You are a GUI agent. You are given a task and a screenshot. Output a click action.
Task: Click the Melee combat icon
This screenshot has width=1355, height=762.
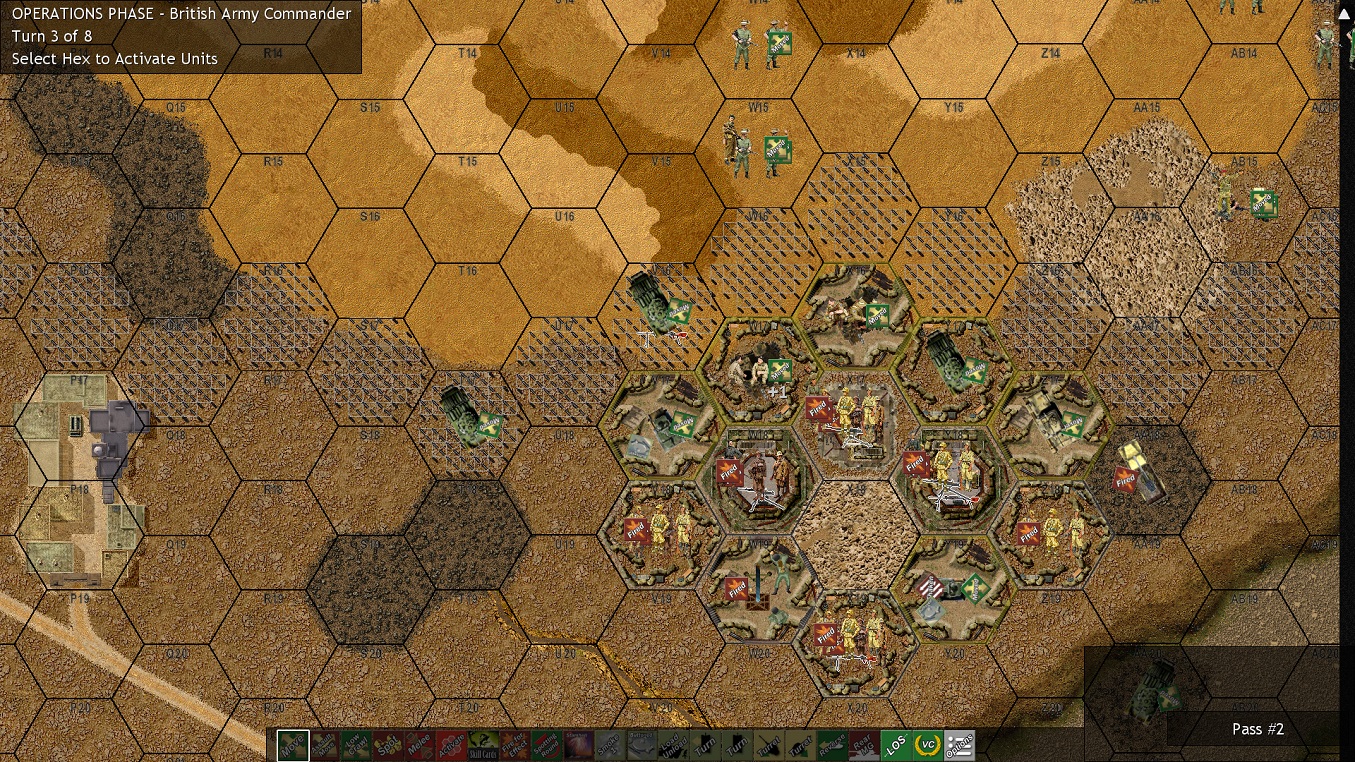[420, 745]
